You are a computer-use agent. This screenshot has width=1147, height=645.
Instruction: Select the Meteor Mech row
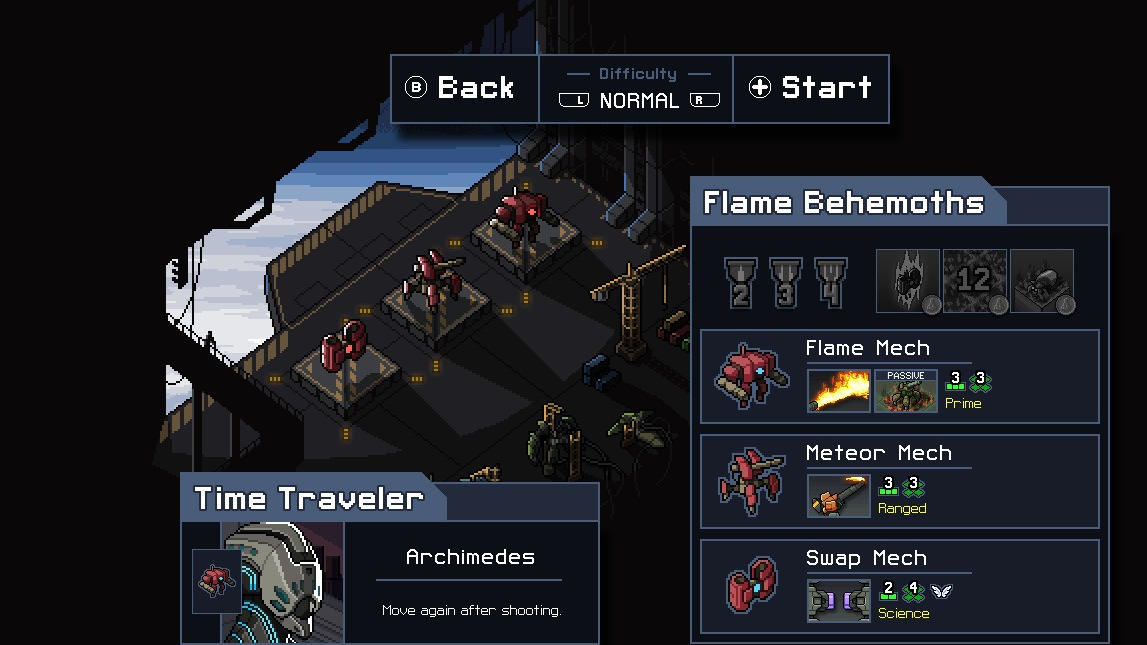pyautogui.click(x=899, y=481)
